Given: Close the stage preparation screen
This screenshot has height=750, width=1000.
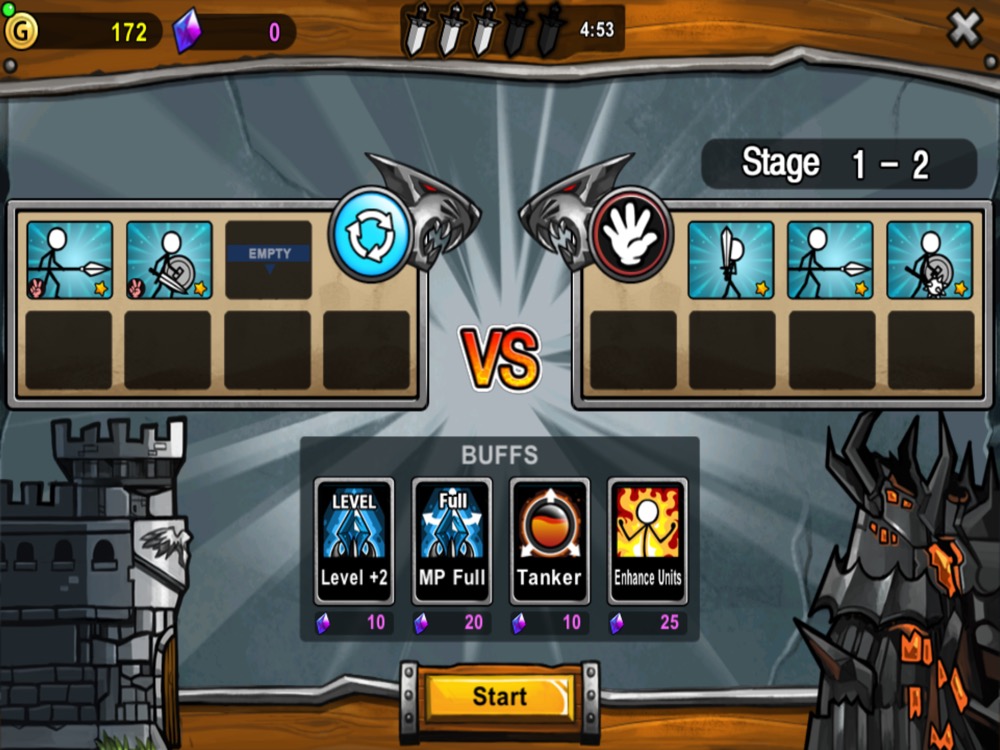Looking at the screenshot, I should 964,30.
